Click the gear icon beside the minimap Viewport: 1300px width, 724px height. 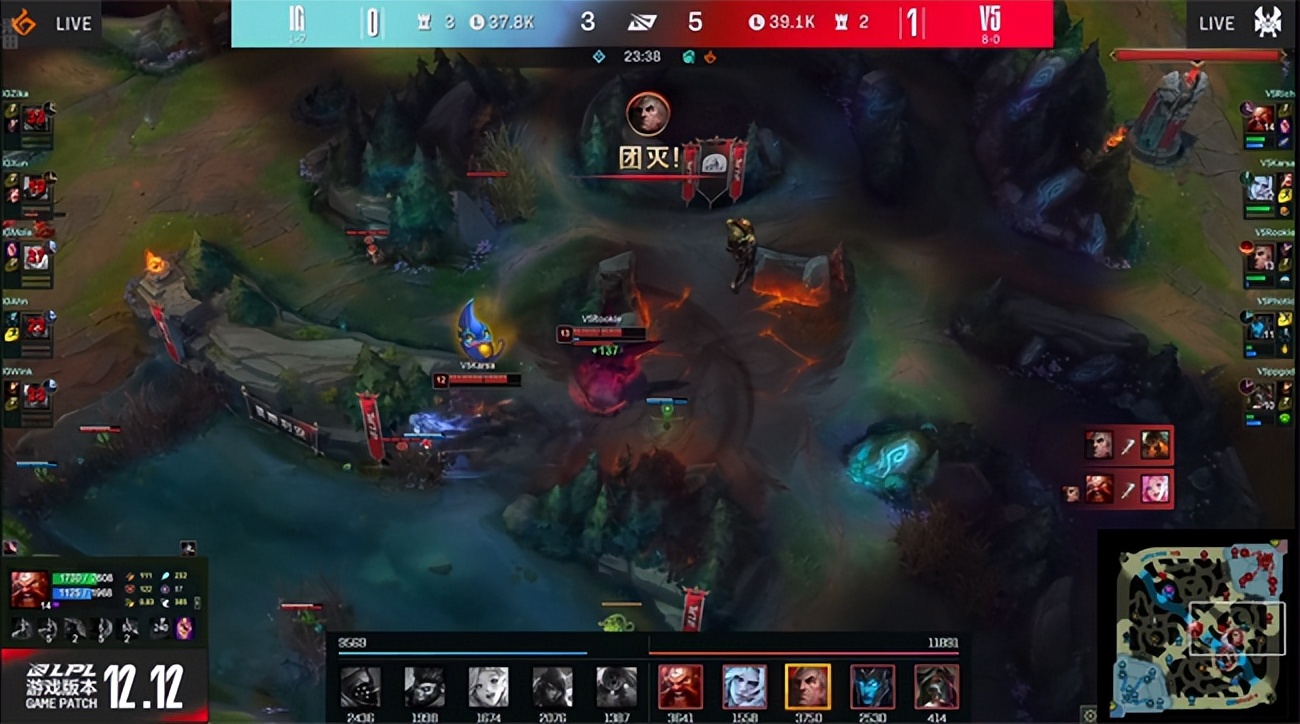point(1090,715)
